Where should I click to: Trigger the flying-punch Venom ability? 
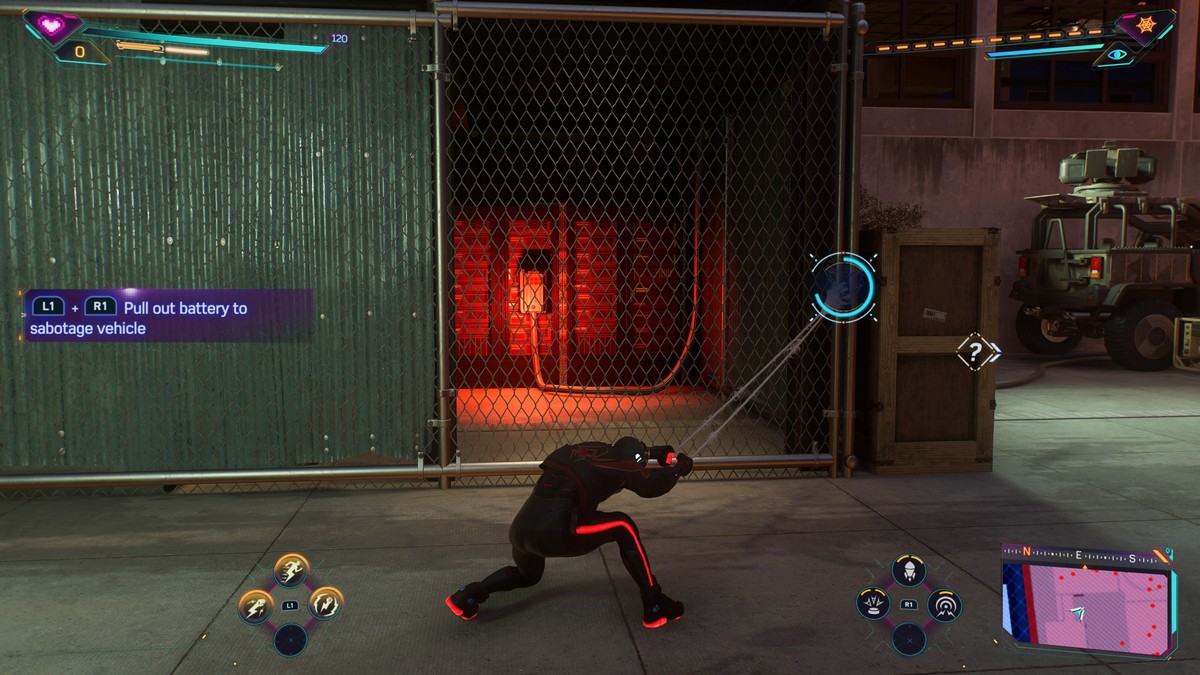256,606
